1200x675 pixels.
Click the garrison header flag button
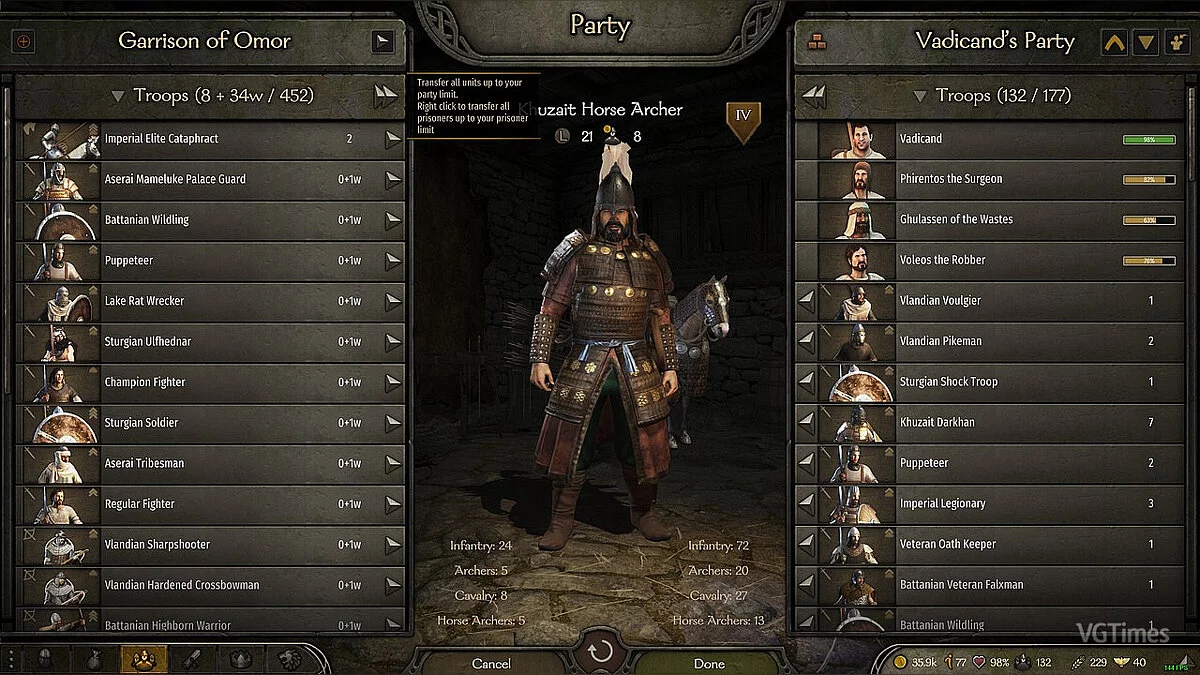382,41
